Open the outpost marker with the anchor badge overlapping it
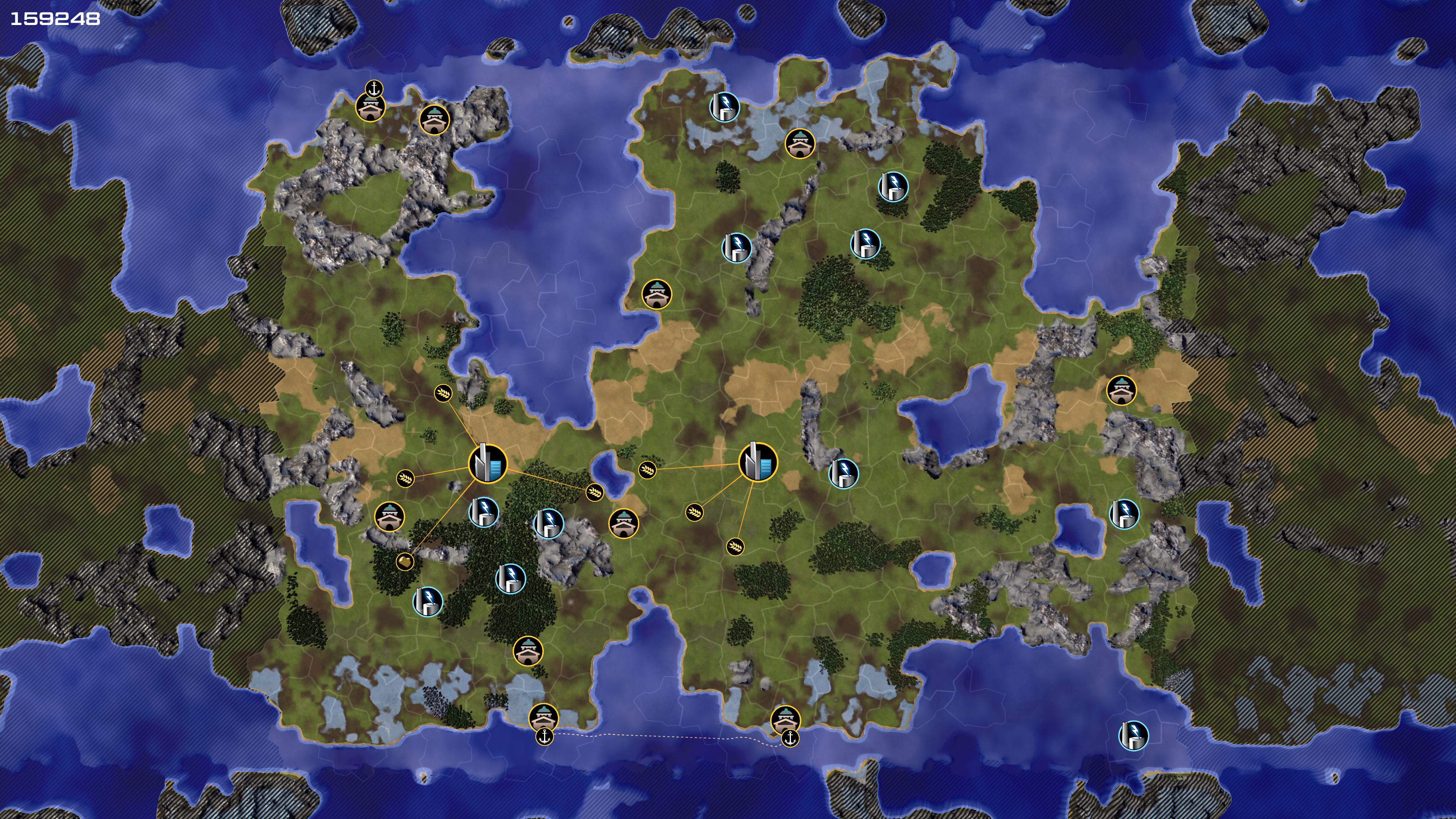 [x=370, y=107]
